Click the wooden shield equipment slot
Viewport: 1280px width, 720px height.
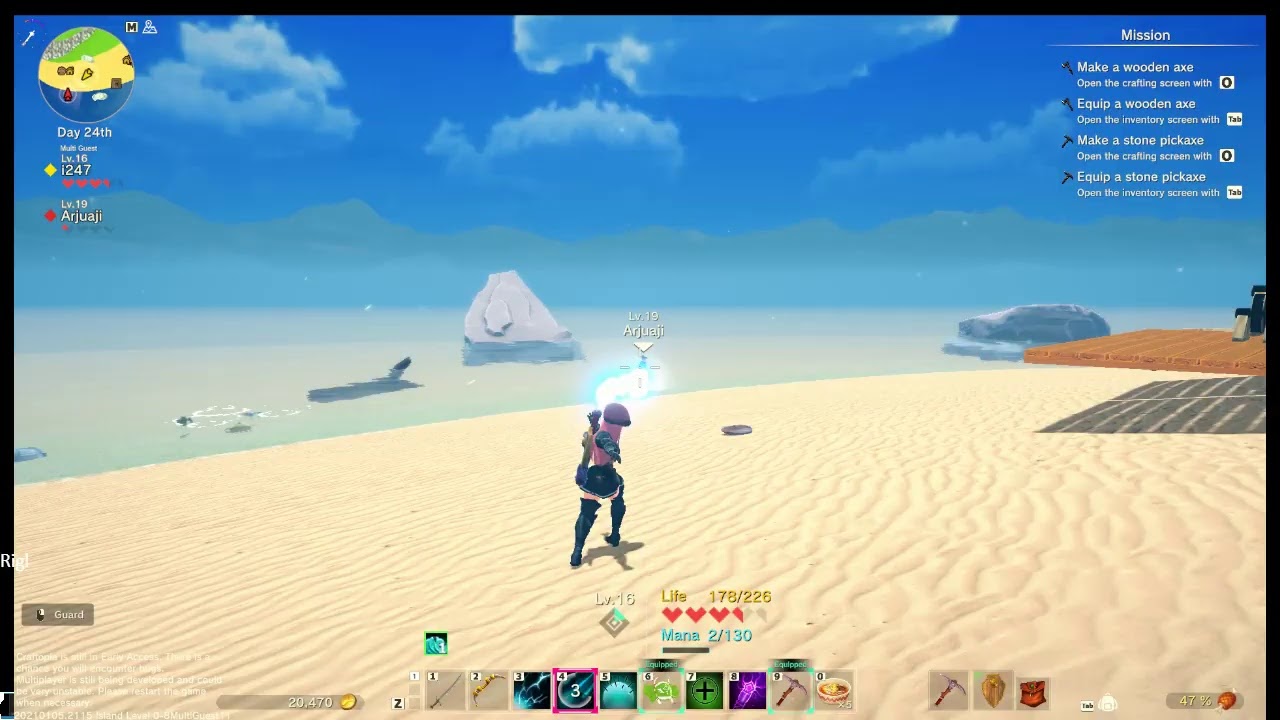pyautogui.click(x=993, y=691)
